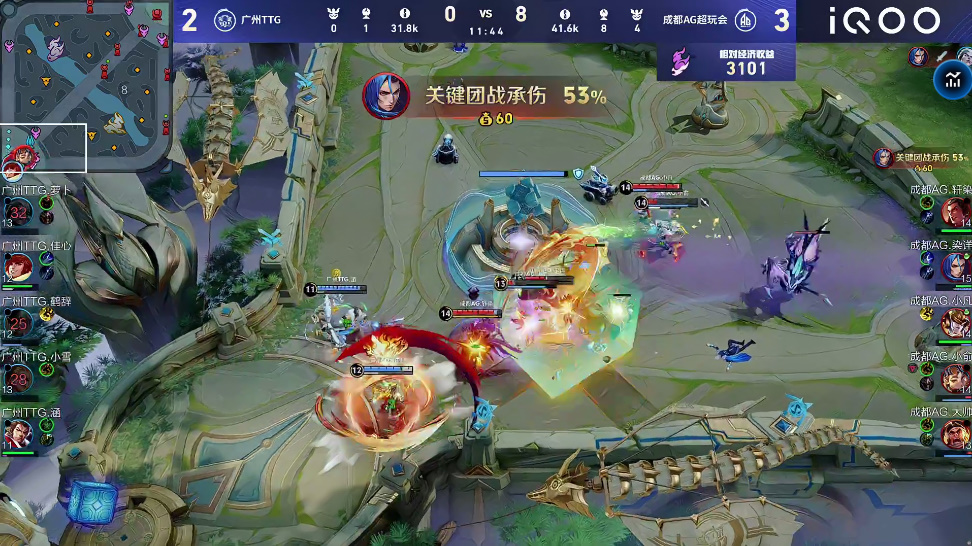Focus on player 广州TTG.小雪 portrait
The height and width of the screenshot is (546, 972).
tap(18, 378)
